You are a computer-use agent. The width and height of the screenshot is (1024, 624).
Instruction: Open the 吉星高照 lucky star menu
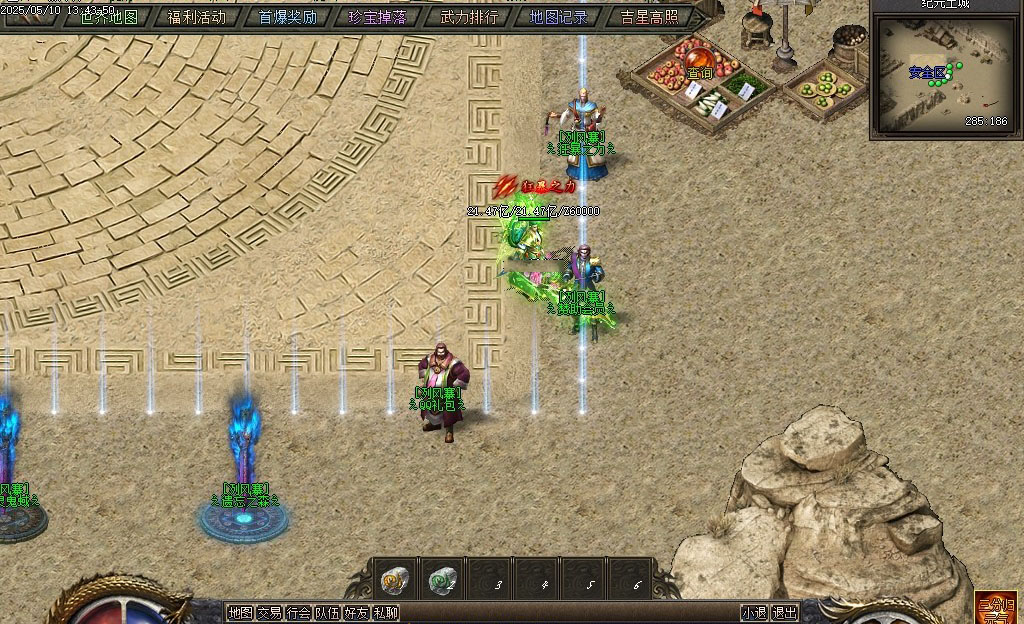click(x=649, y=17)
